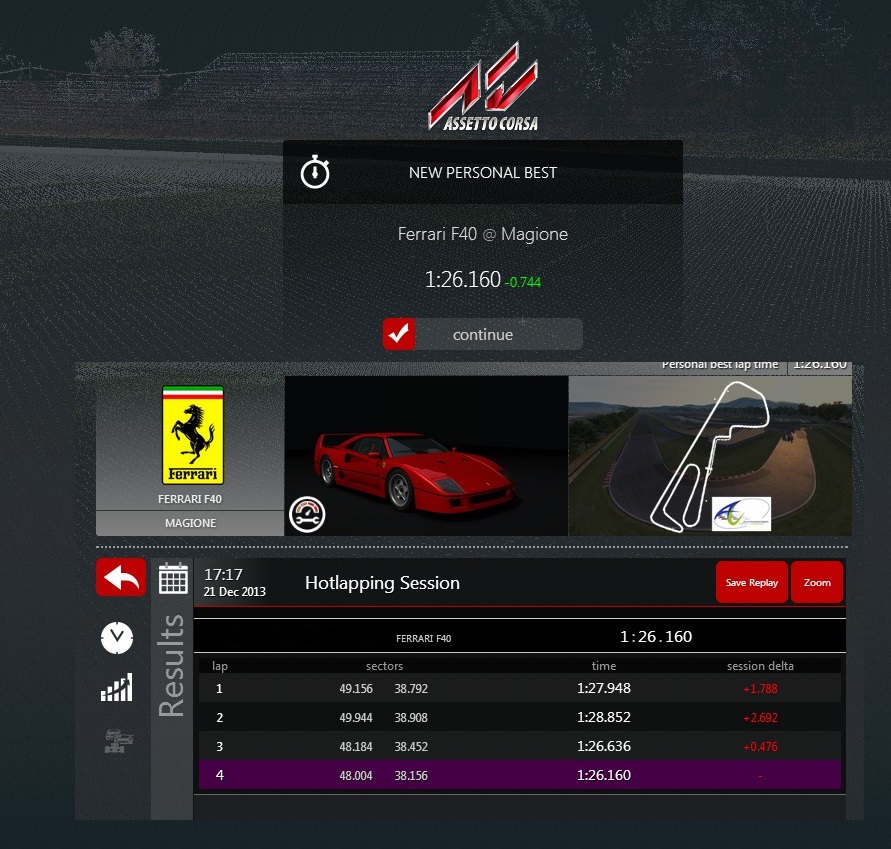Open the clock lap times icon

pyautogui.click(x=117, y=637)
